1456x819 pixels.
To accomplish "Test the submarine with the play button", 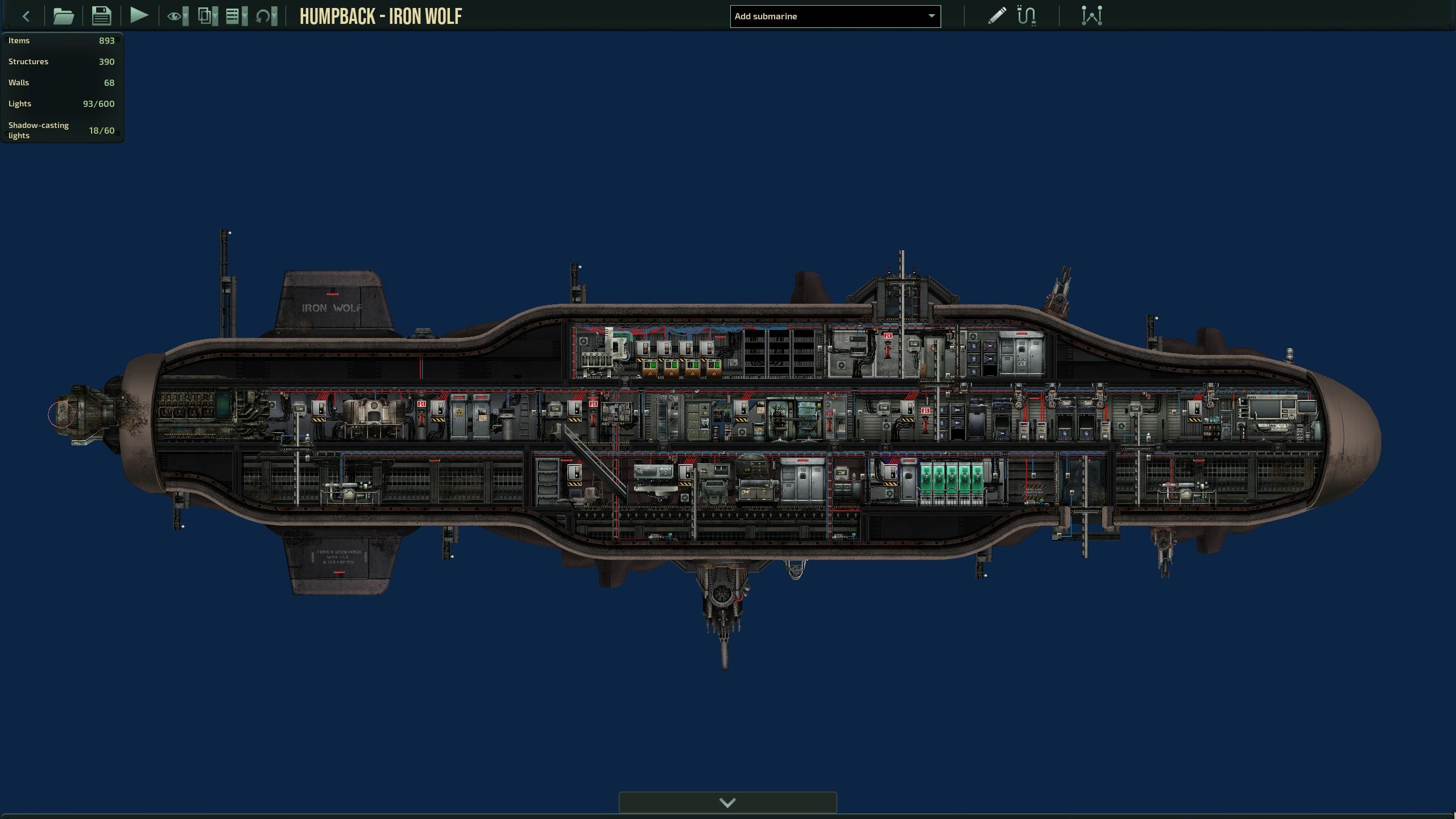I will click(x=139, y=15).
